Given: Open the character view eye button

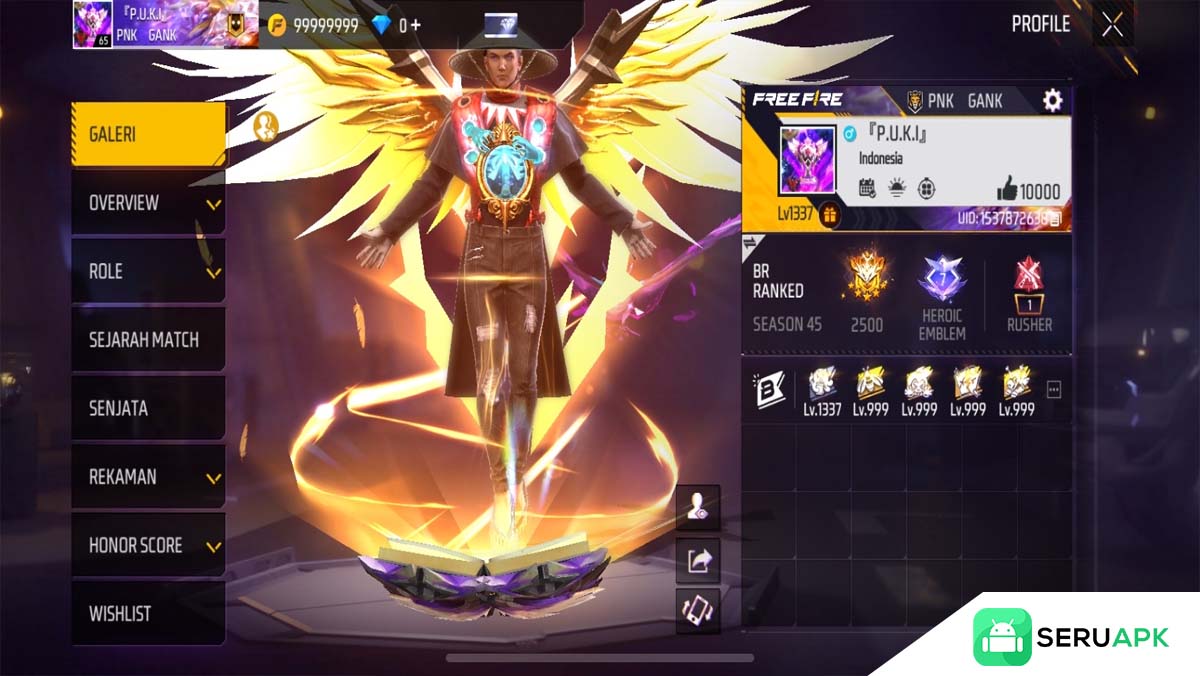Looking at the screenshot, I should tap(697, 510).
